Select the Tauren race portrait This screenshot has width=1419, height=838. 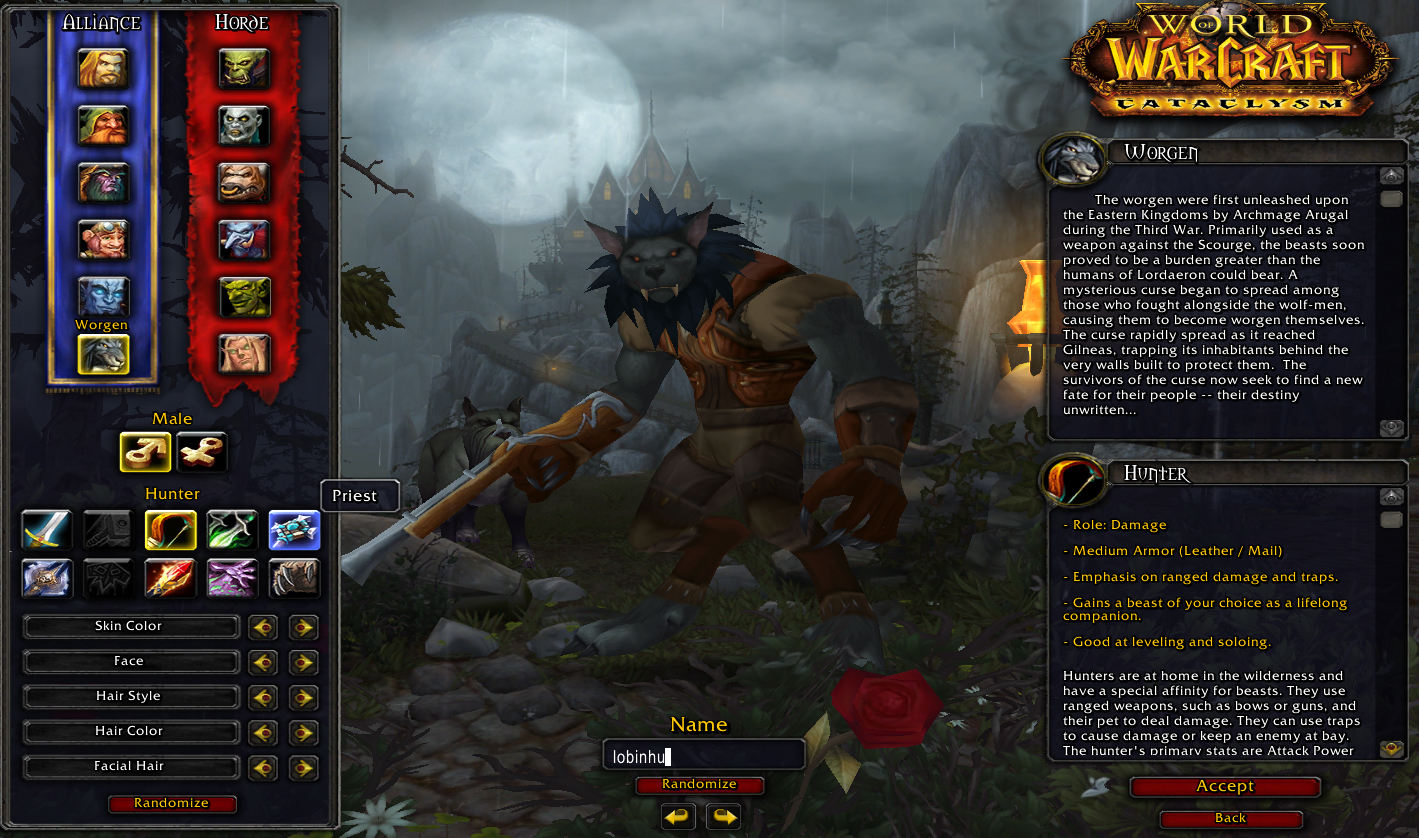[244, 183]
